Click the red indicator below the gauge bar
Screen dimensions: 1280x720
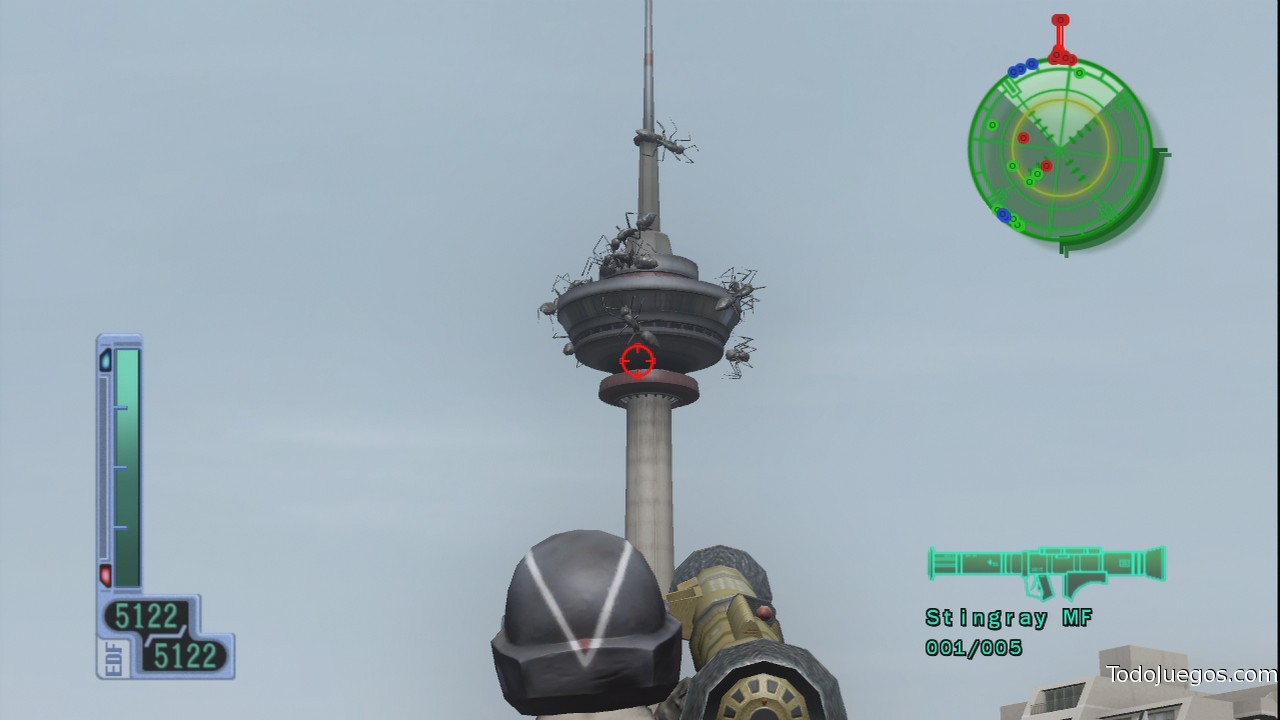tap(107, 574)
